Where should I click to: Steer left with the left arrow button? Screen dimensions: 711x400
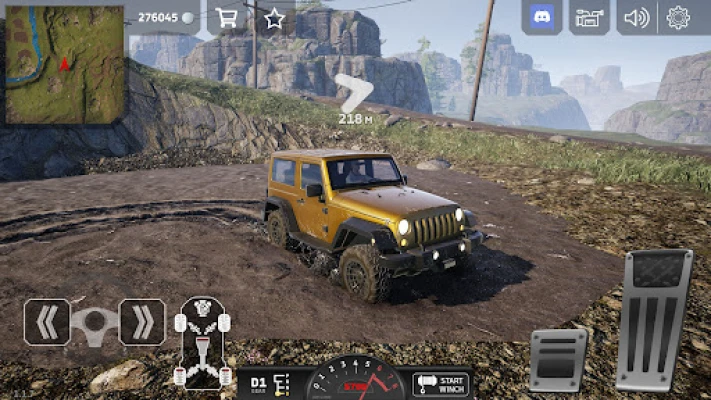pyautogui.click(x=47, y=322)
